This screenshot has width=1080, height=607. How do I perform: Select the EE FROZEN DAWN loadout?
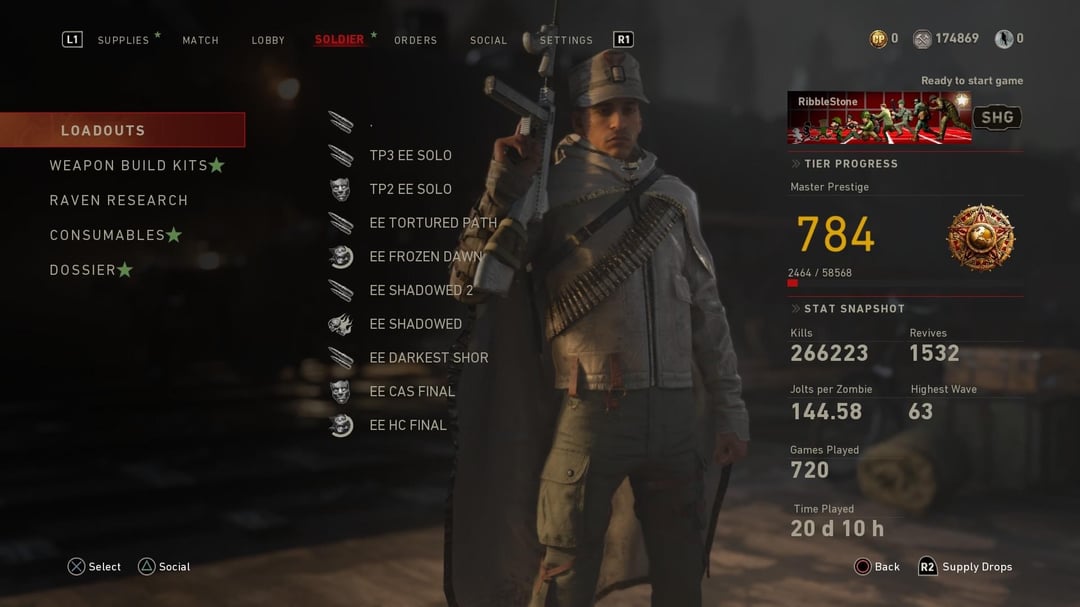pos(425,256)
